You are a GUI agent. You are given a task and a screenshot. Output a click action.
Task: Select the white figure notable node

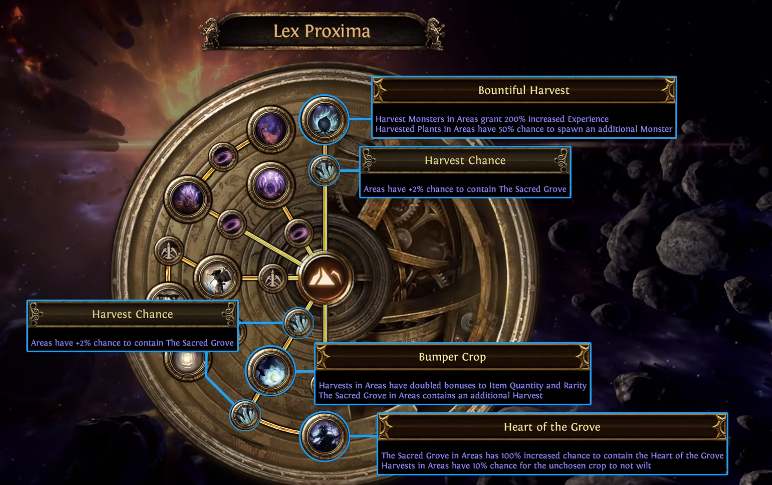(x=217, y=280)
